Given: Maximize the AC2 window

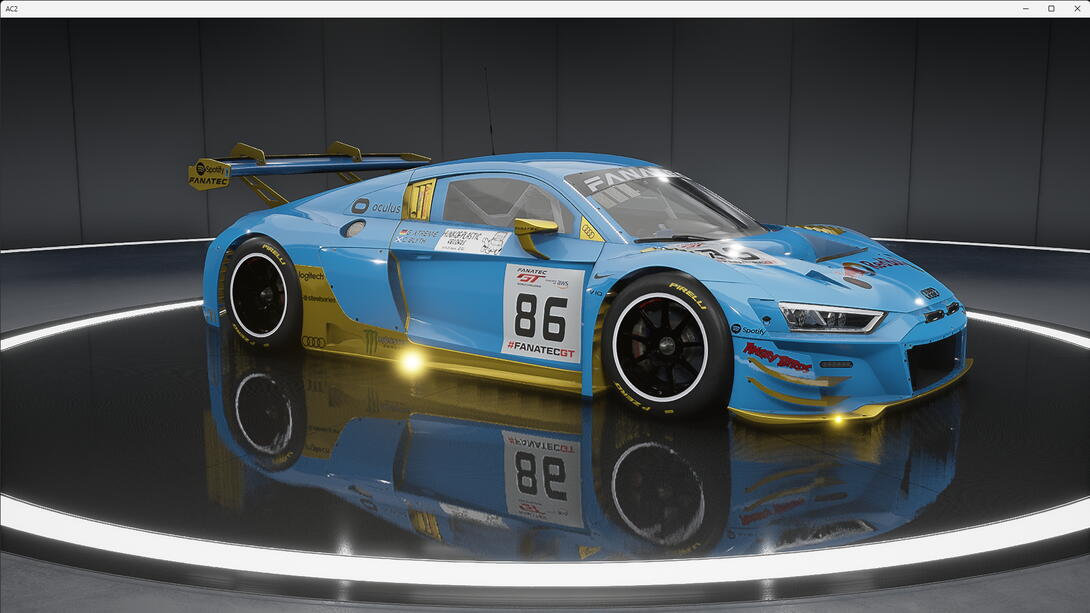Looking at the screenshot, I should tap(1051, 8).
